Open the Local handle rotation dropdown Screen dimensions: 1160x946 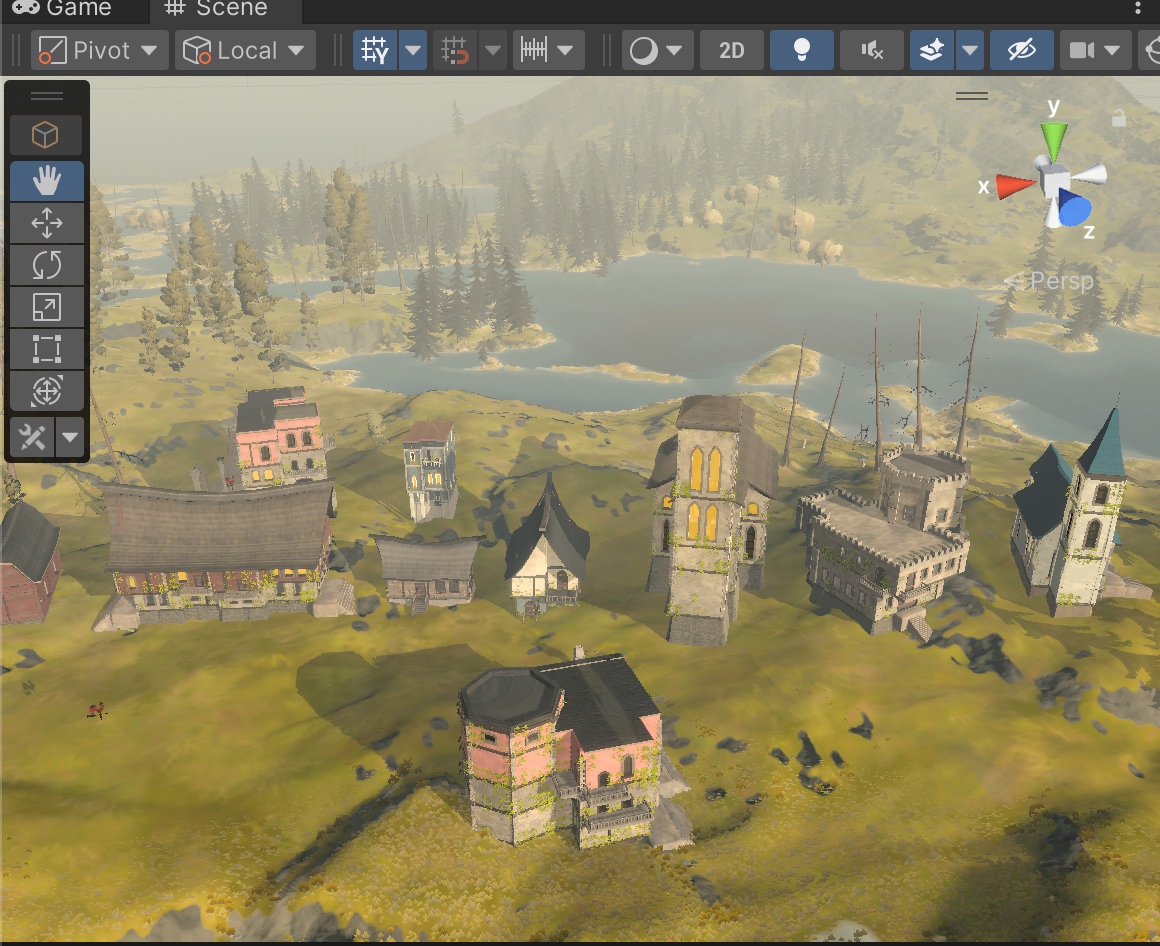(x=245, y=50)
